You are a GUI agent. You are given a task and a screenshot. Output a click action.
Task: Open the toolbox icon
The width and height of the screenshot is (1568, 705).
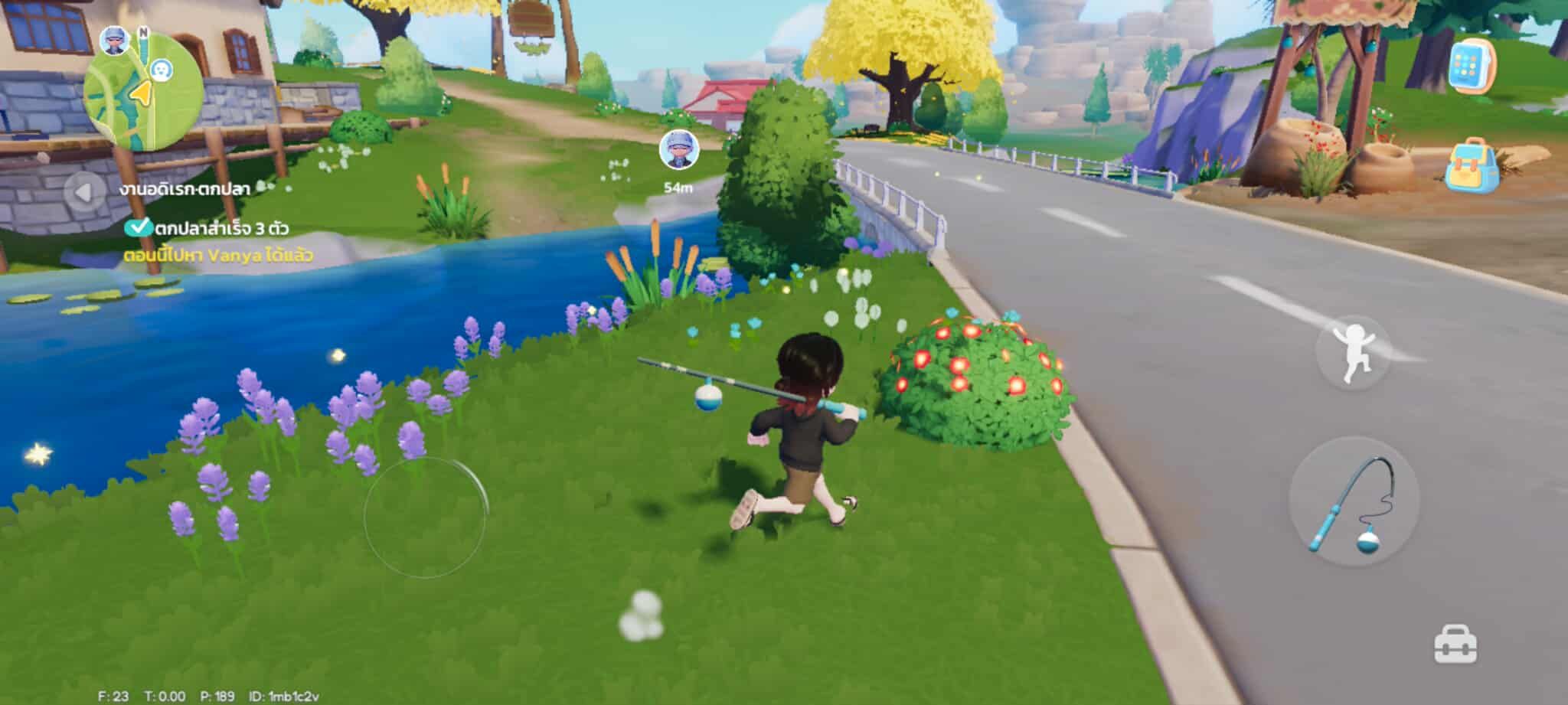1455,645
